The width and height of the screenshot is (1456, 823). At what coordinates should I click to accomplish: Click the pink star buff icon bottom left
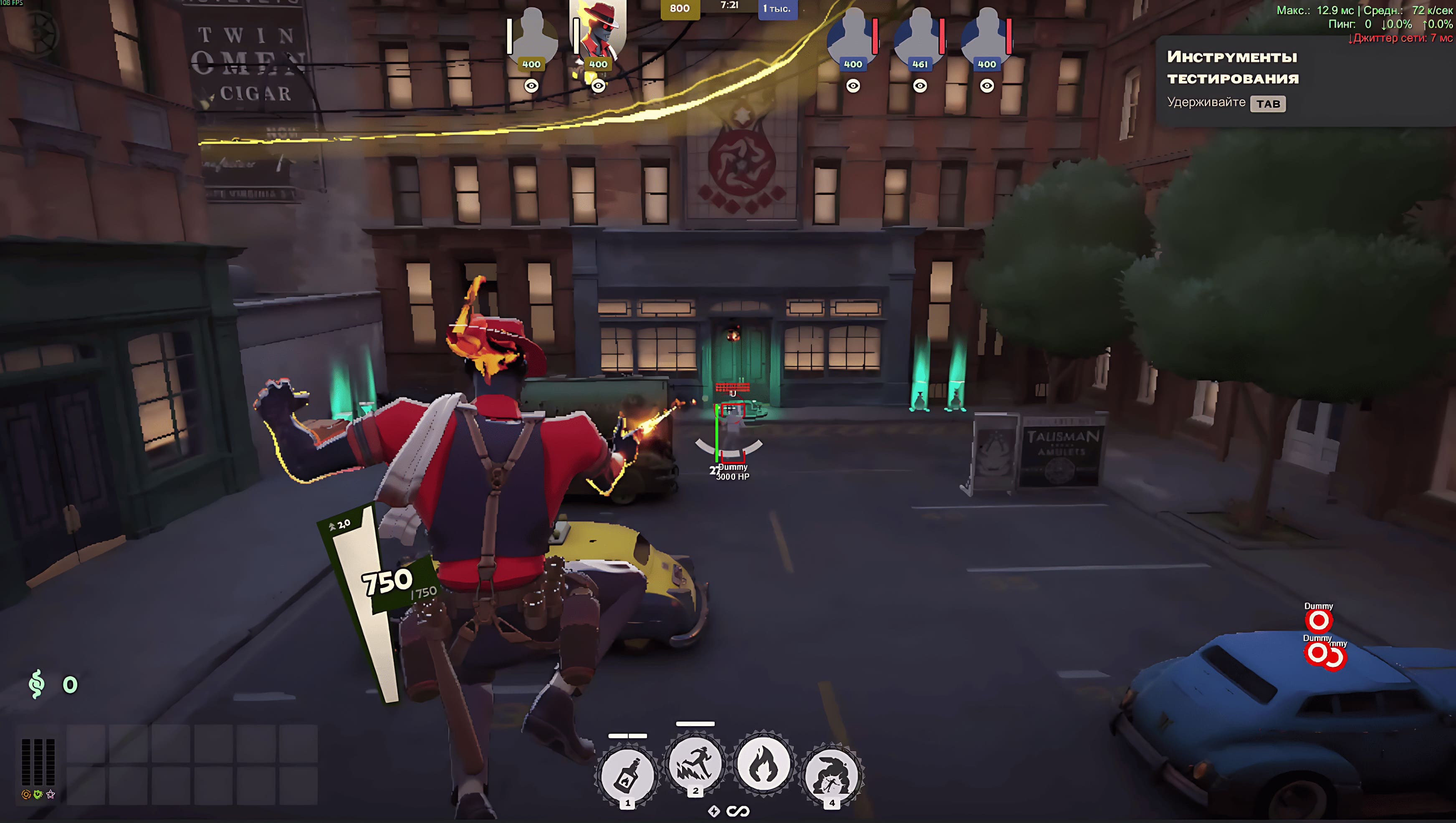51,794
